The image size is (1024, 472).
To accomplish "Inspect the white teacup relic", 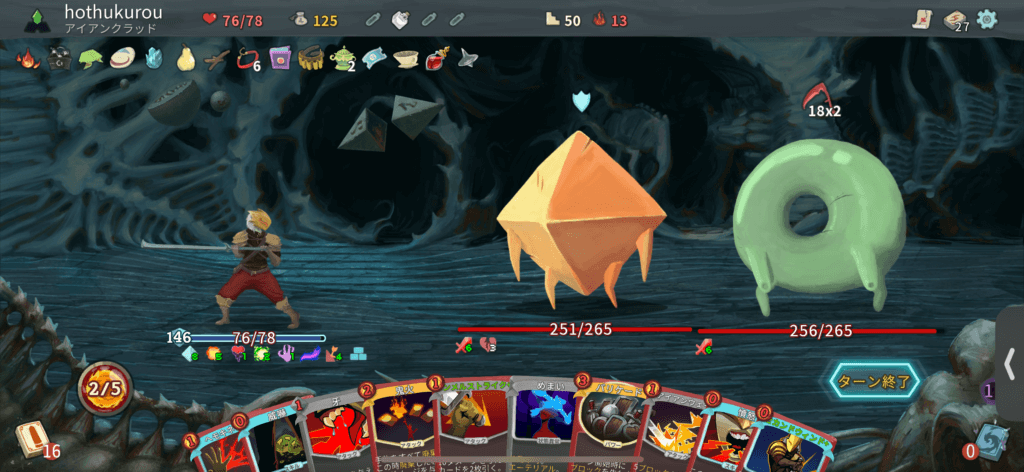I will click(405, 58).
